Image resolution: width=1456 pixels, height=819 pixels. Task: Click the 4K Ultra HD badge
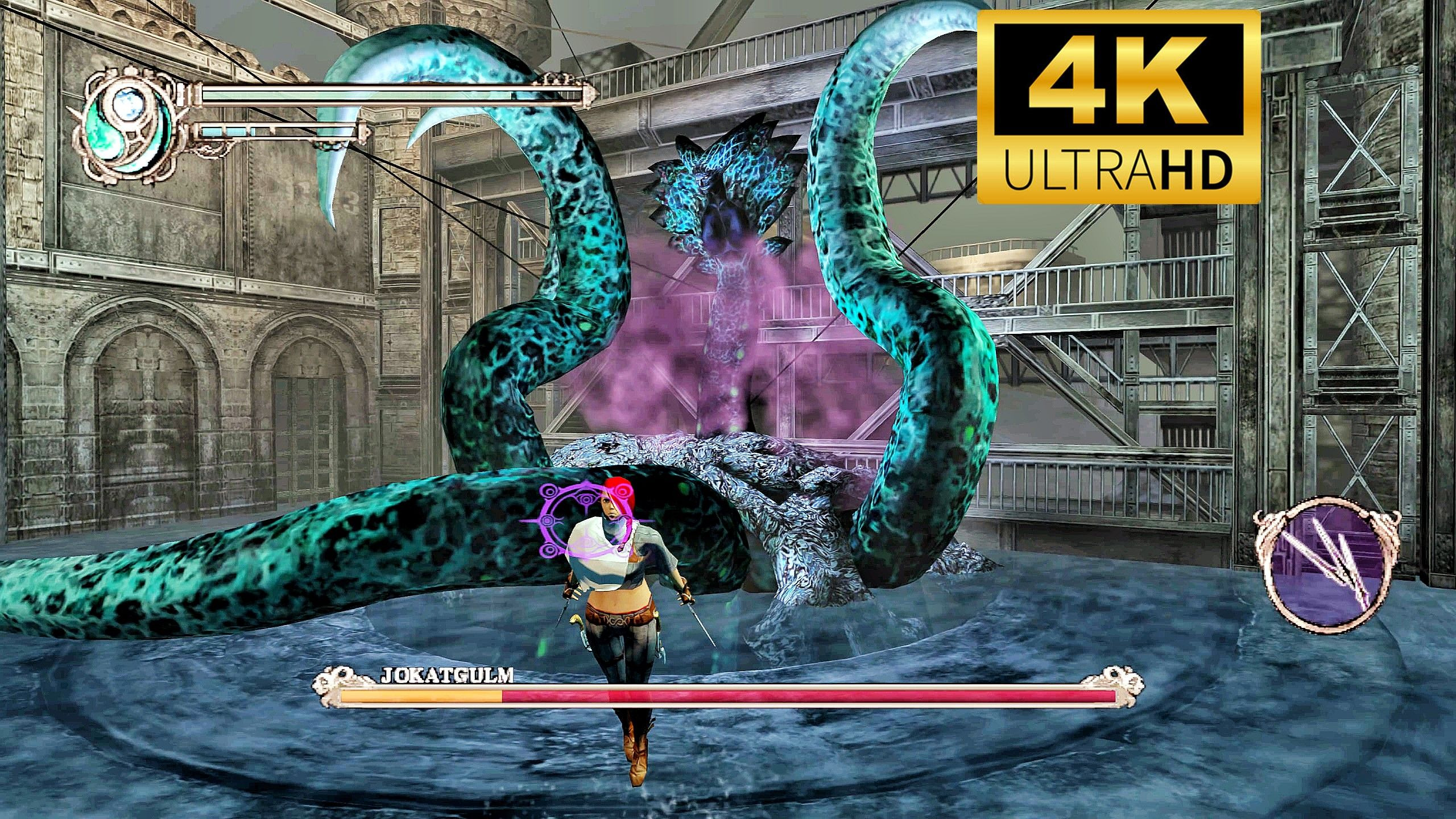(1119, 106)
